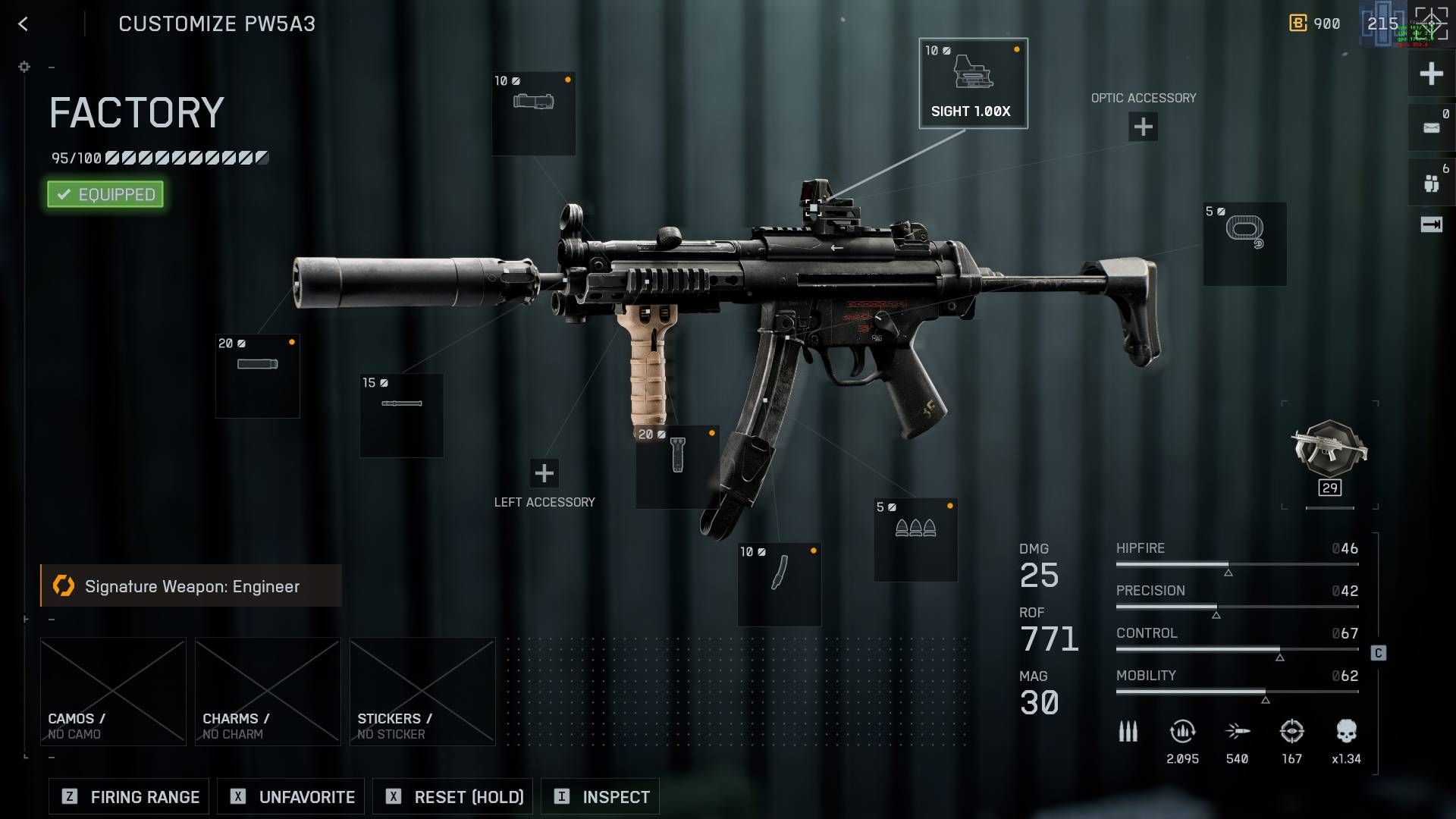Open the Camos selection panel
The width and height of the screenshot is (1456, 819).
pos(112,690)
